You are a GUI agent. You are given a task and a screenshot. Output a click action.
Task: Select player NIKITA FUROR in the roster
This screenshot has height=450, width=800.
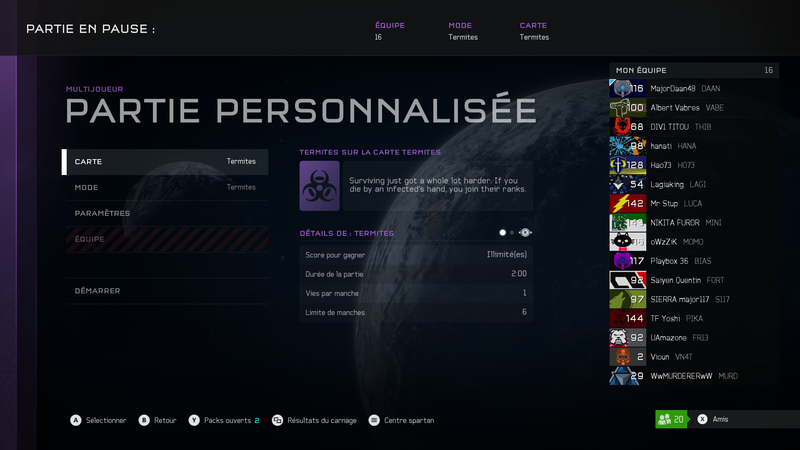point(693,222)
